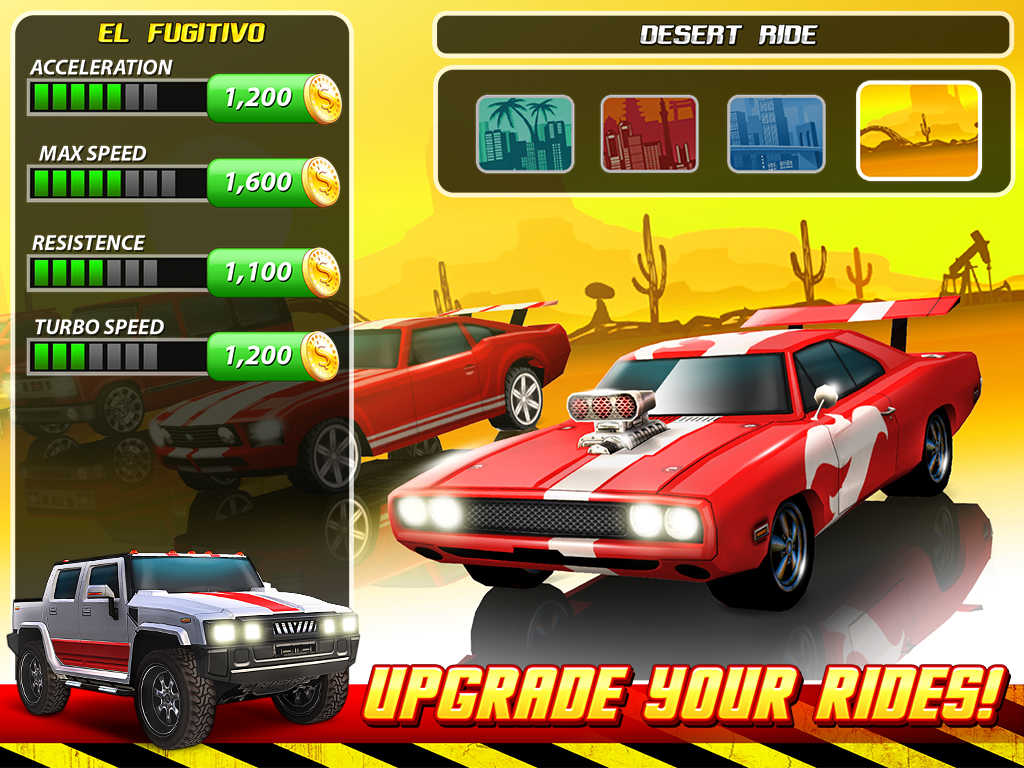Upgrade Resistence for 1,100 coins
1024x768 pixels.
tap(273, 271)
